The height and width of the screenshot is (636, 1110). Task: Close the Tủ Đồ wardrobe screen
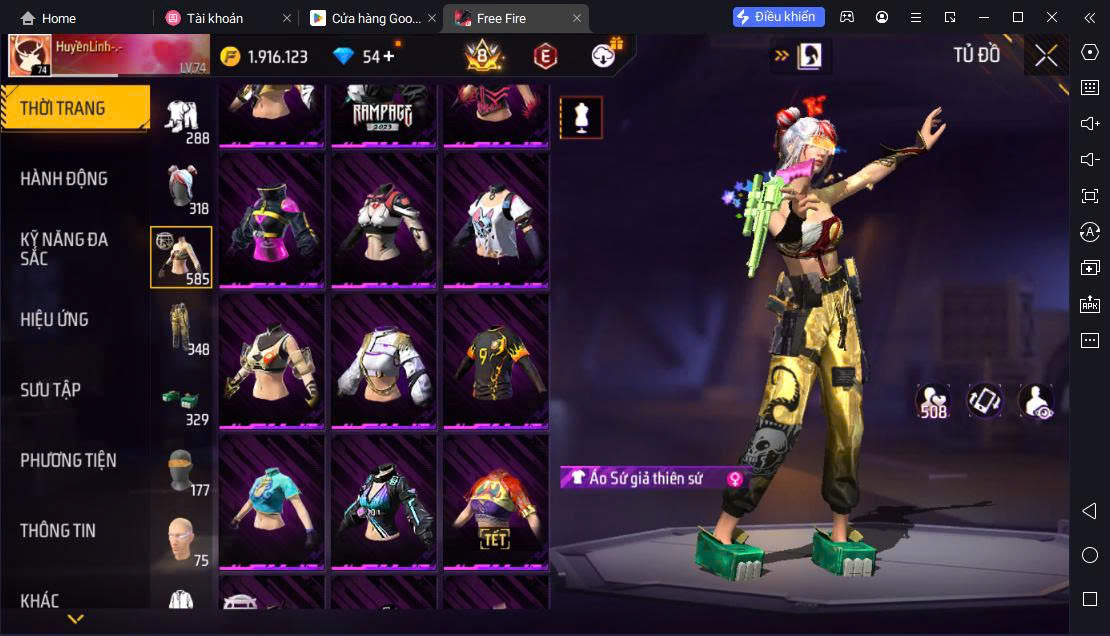click(x=1046, y=56)
